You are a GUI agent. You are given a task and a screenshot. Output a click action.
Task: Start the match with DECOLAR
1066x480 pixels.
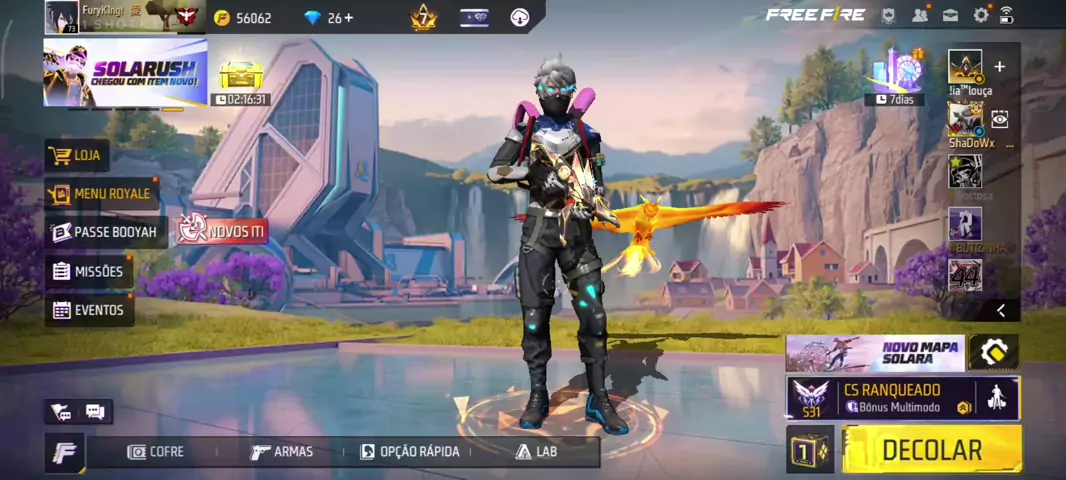pyautogui.click(x=932, y=449)
